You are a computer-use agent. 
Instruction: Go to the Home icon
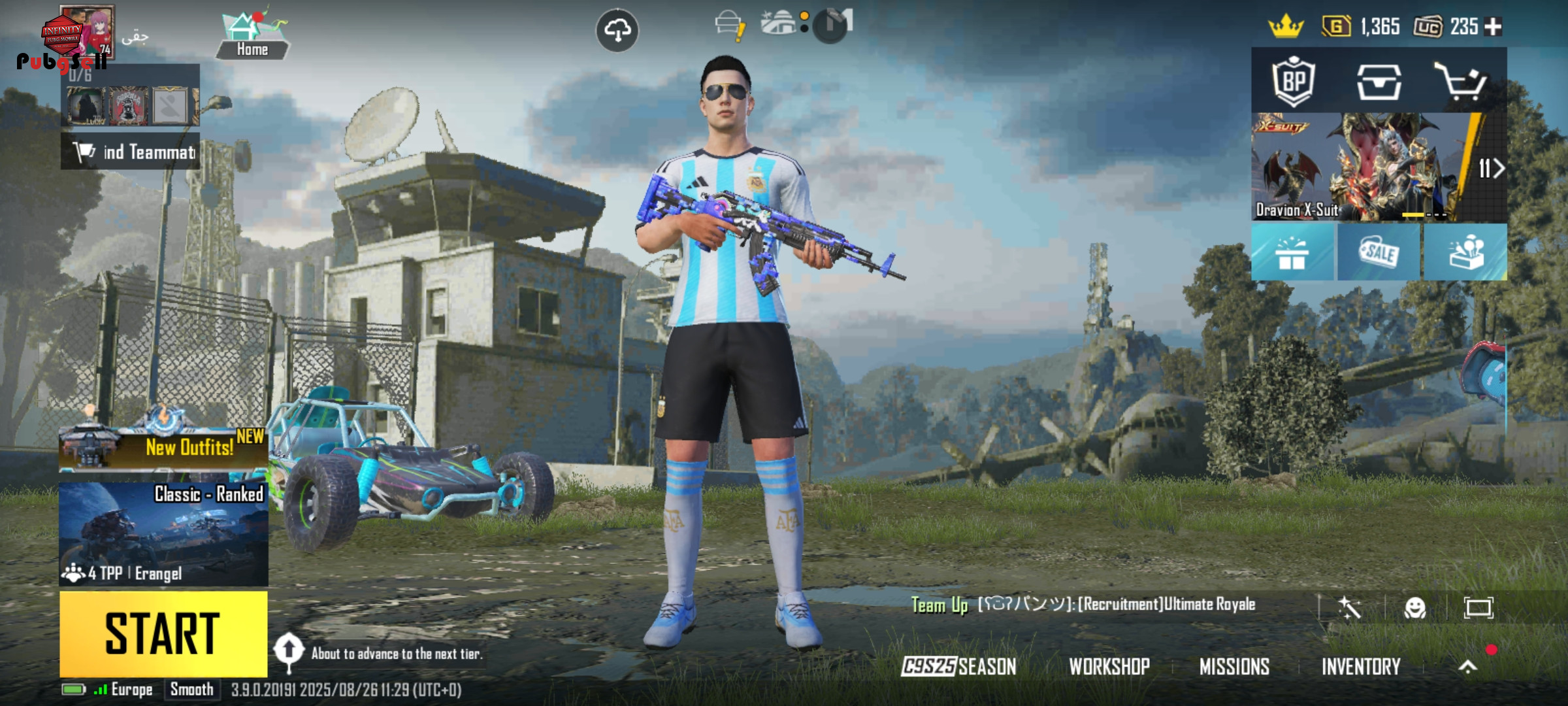[x=252, y=36]
